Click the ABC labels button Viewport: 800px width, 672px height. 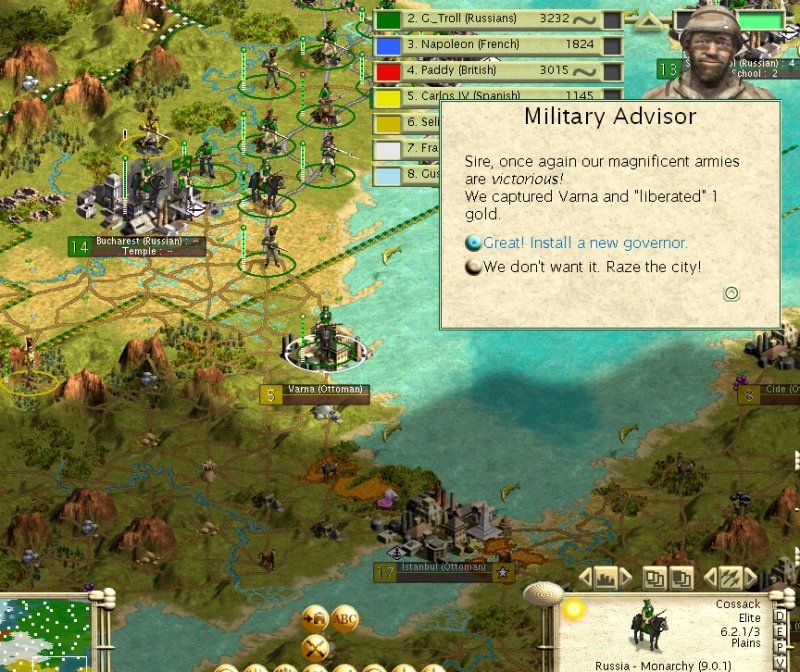(346, 619)
